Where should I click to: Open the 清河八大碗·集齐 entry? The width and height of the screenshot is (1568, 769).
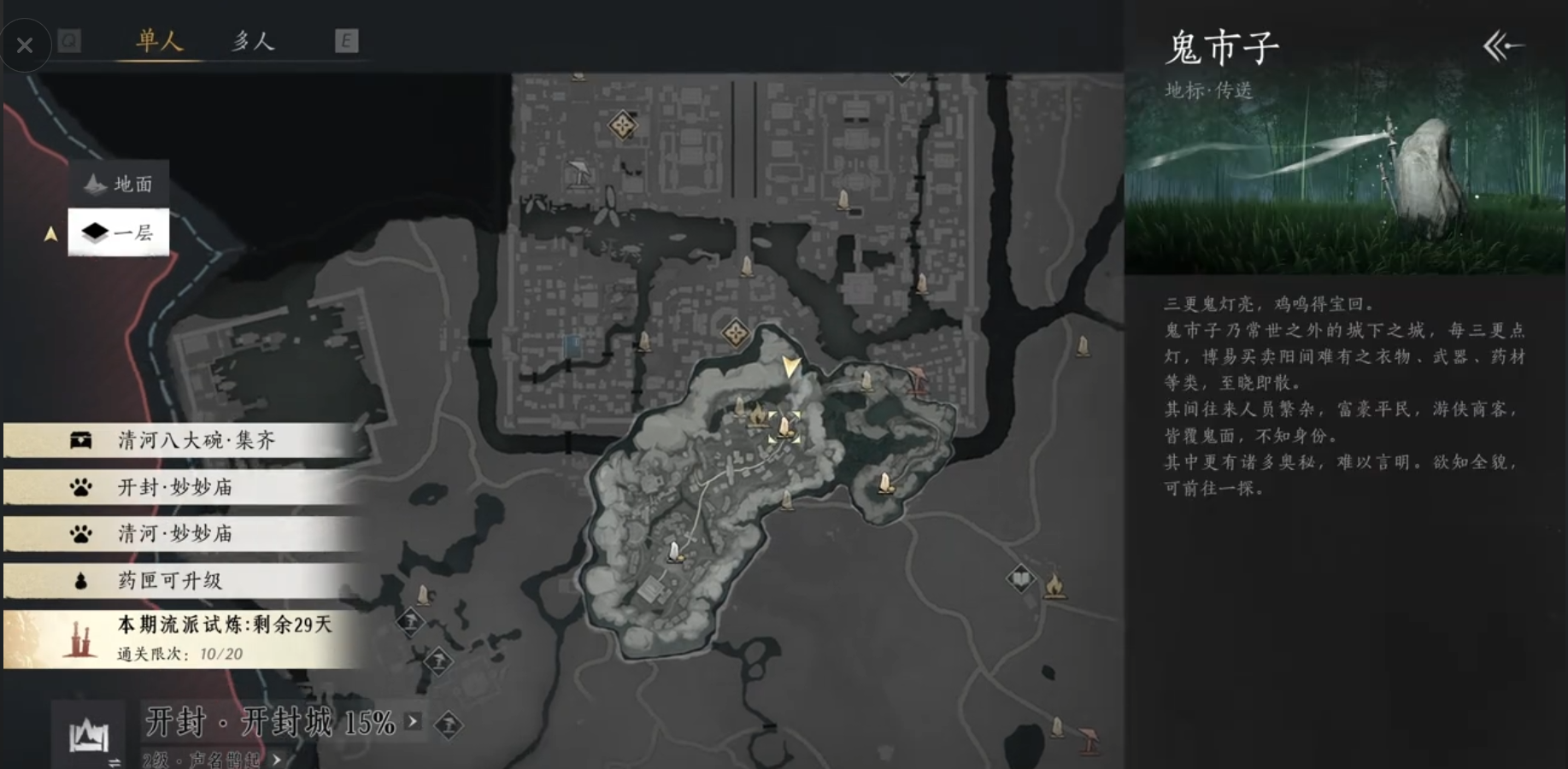[184, 440]
